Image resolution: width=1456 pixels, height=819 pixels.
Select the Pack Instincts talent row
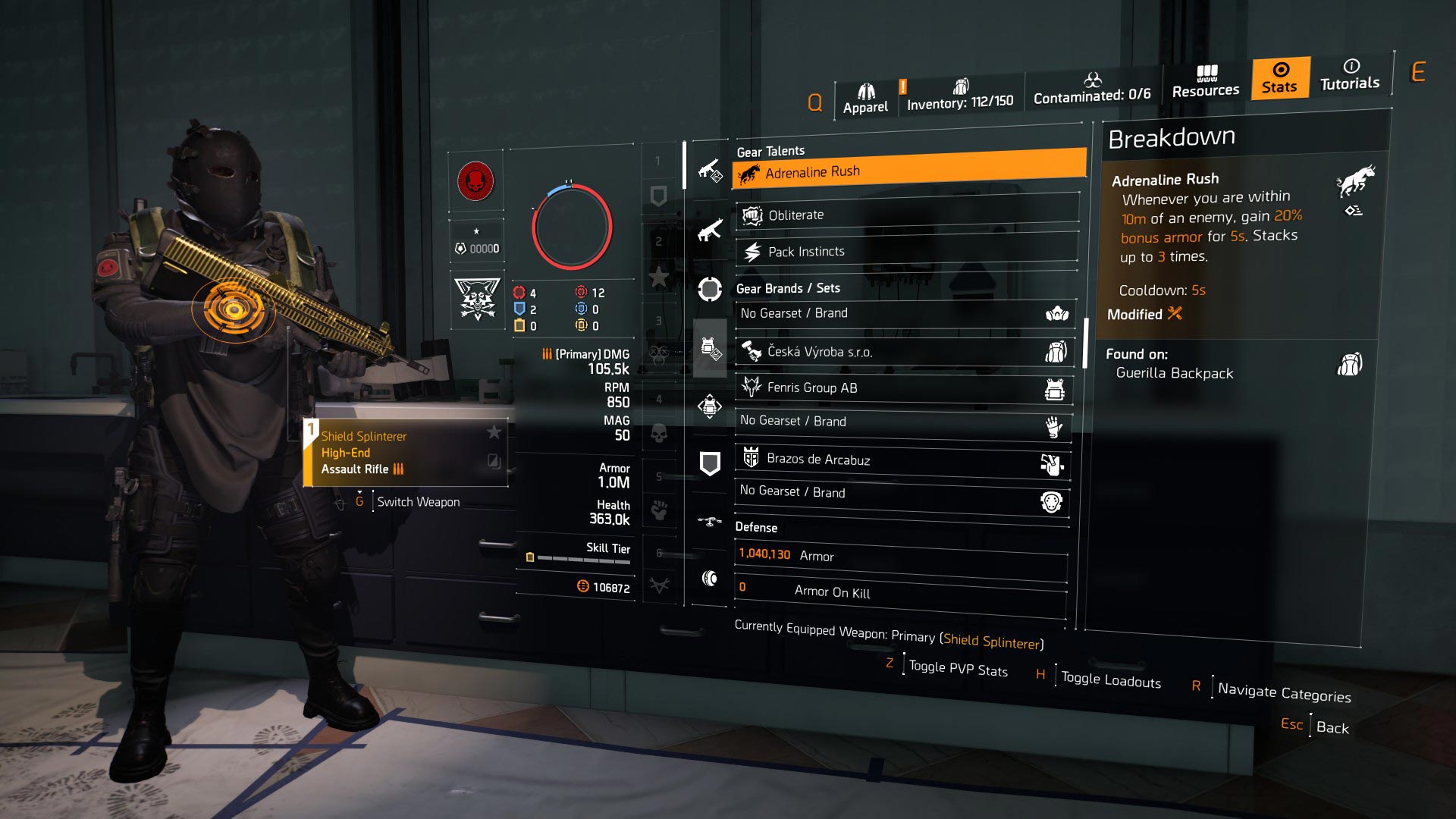906,251
